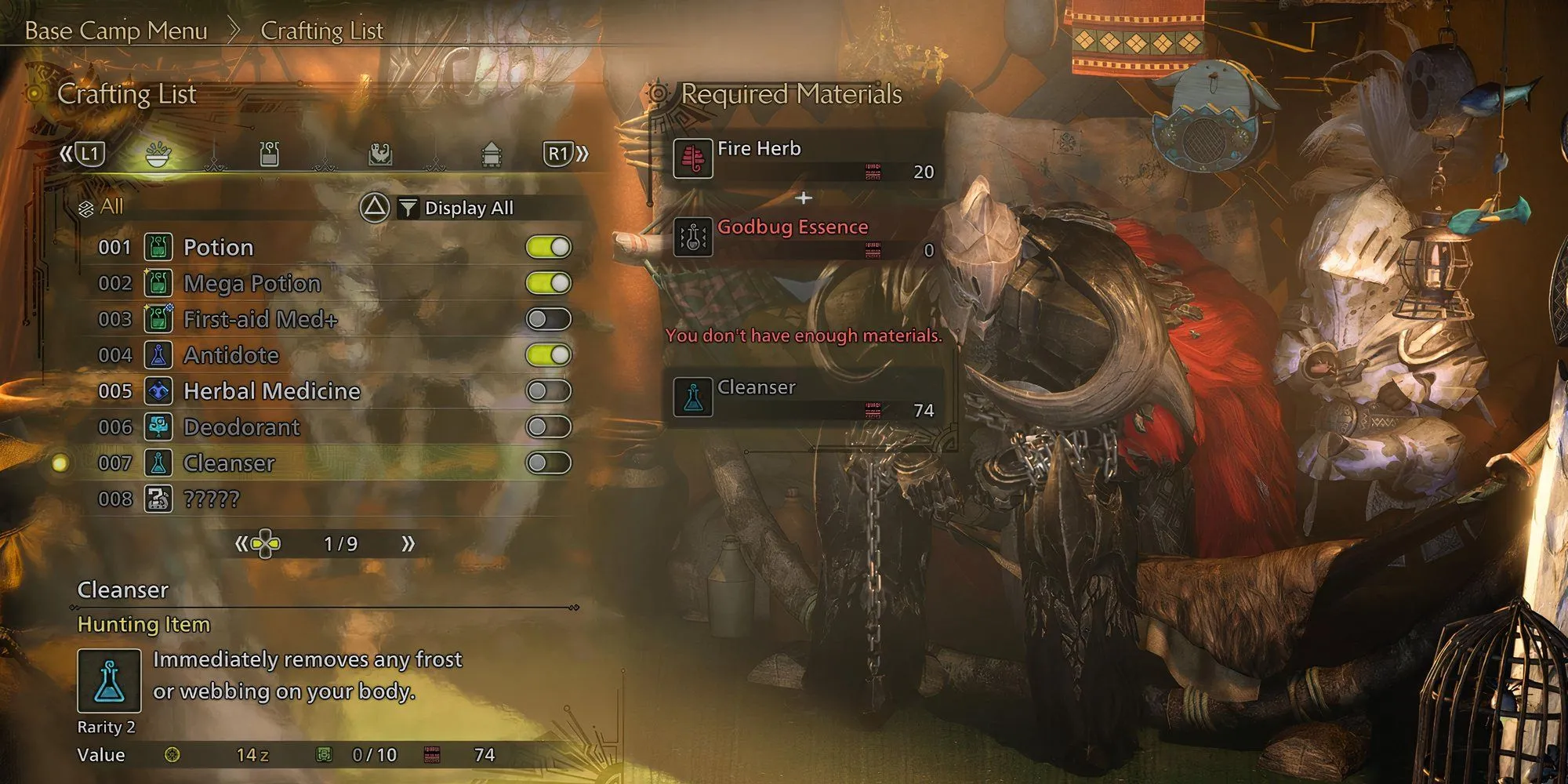The image size is (1568, 784).
Task: Switch to the jar-shaped category tab
Action: click(x=269, y=154)
